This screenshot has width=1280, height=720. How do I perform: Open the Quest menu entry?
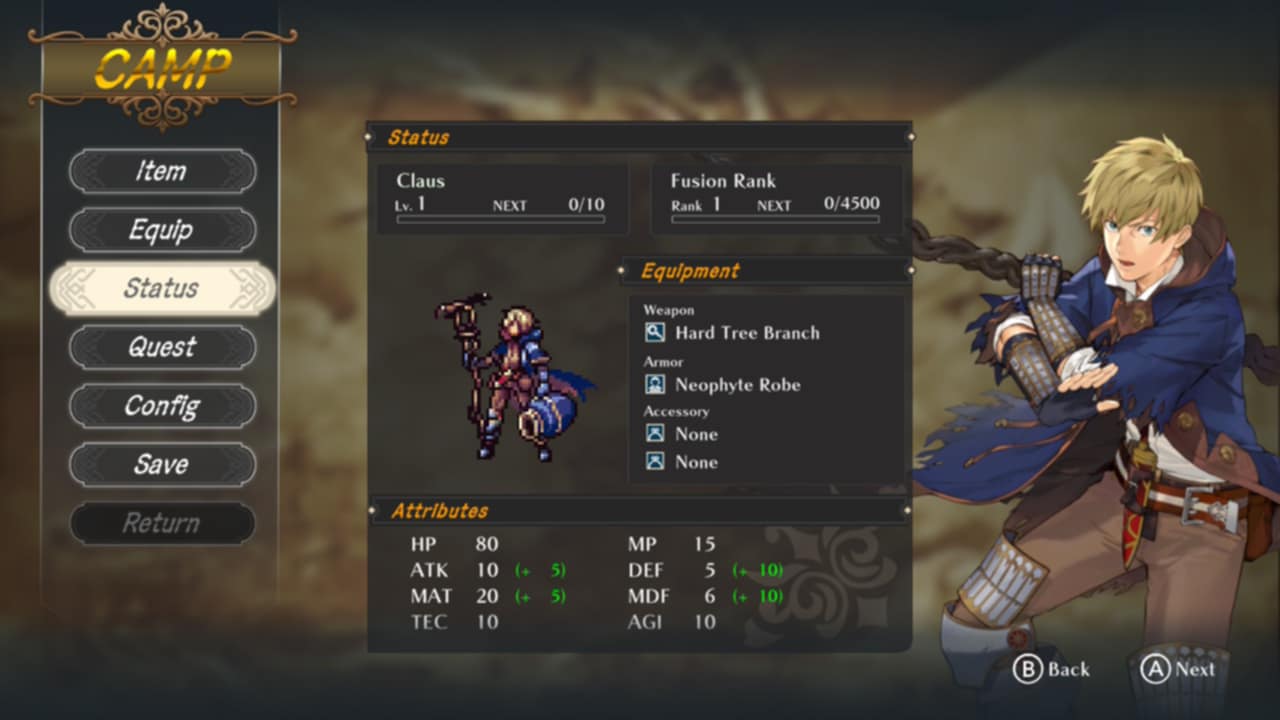[162, 347]
